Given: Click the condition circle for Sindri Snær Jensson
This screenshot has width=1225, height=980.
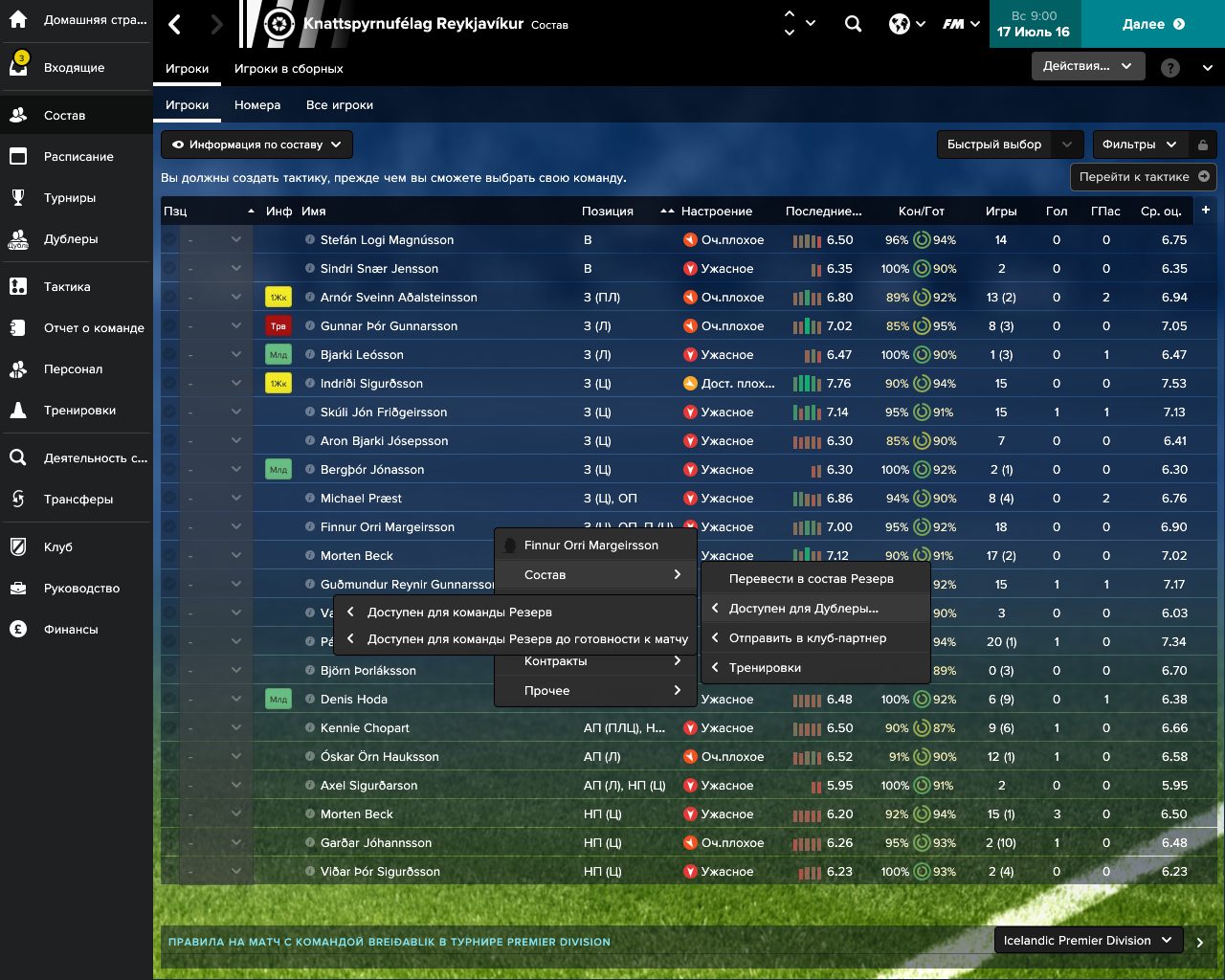Looking at the screenshot, I should pos(921,269).
